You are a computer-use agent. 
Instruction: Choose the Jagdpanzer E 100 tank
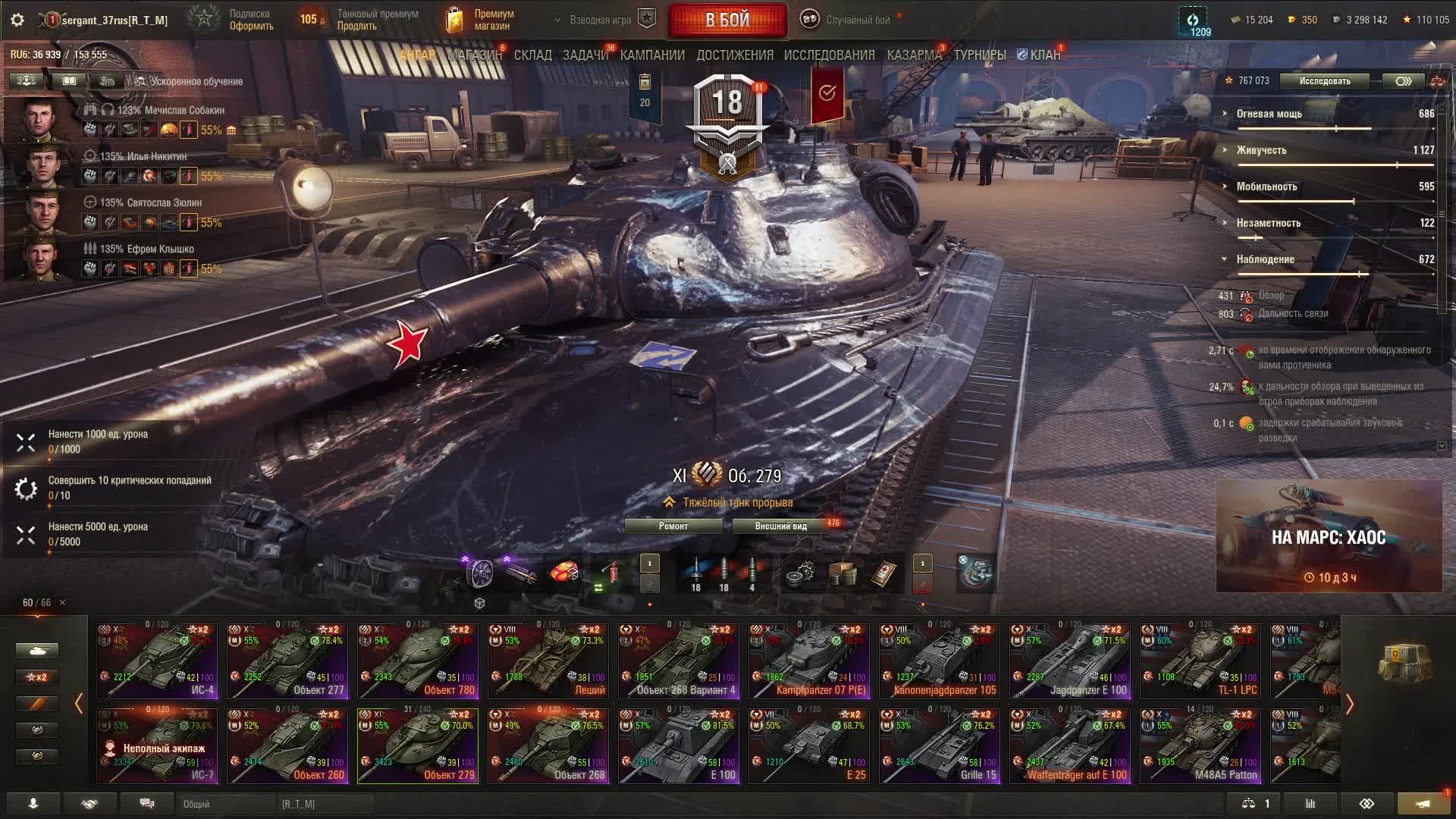point(1070,661)
